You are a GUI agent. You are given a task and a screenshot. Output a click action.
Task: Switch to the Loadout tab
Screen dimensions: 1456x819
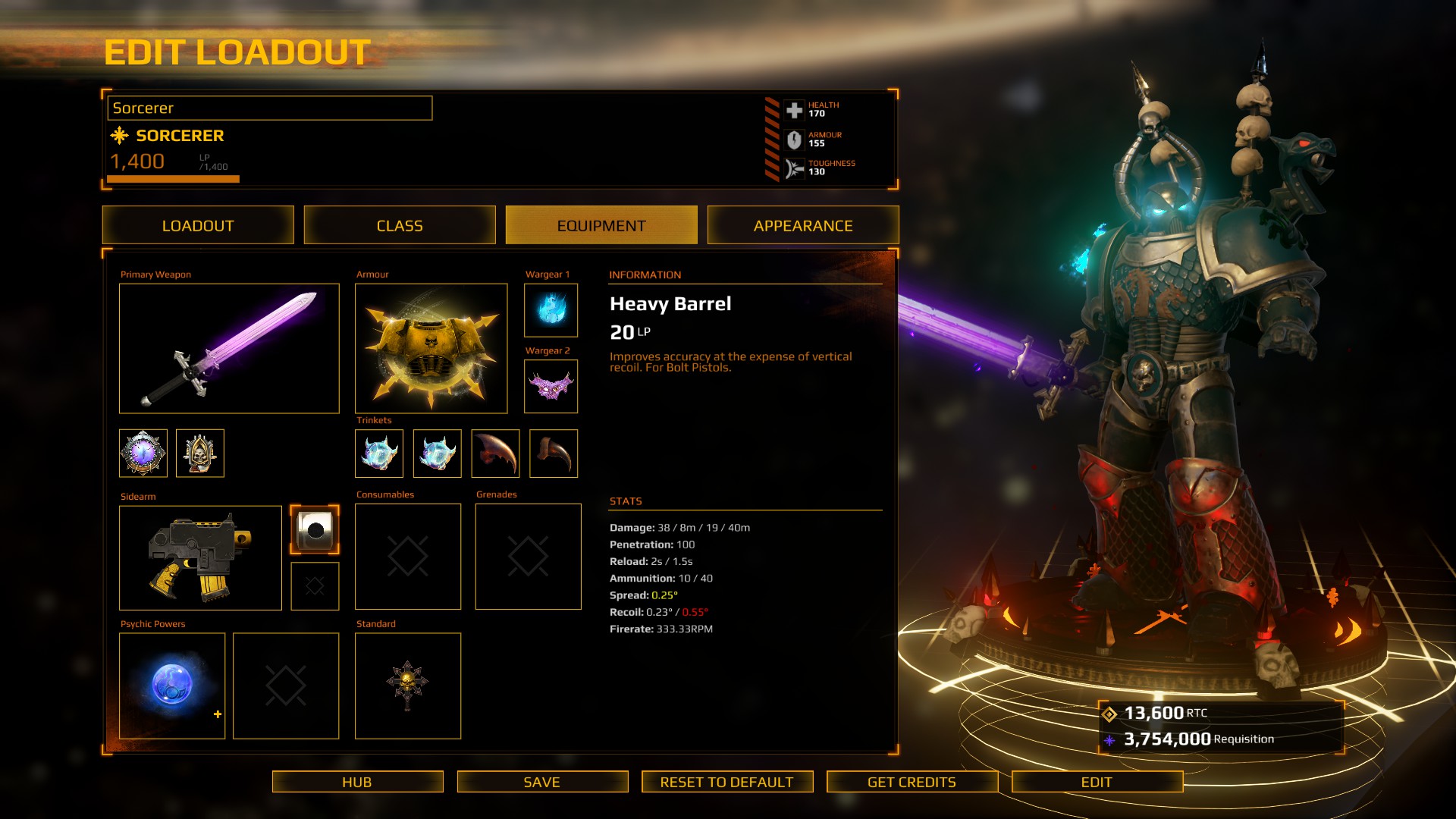198,225
